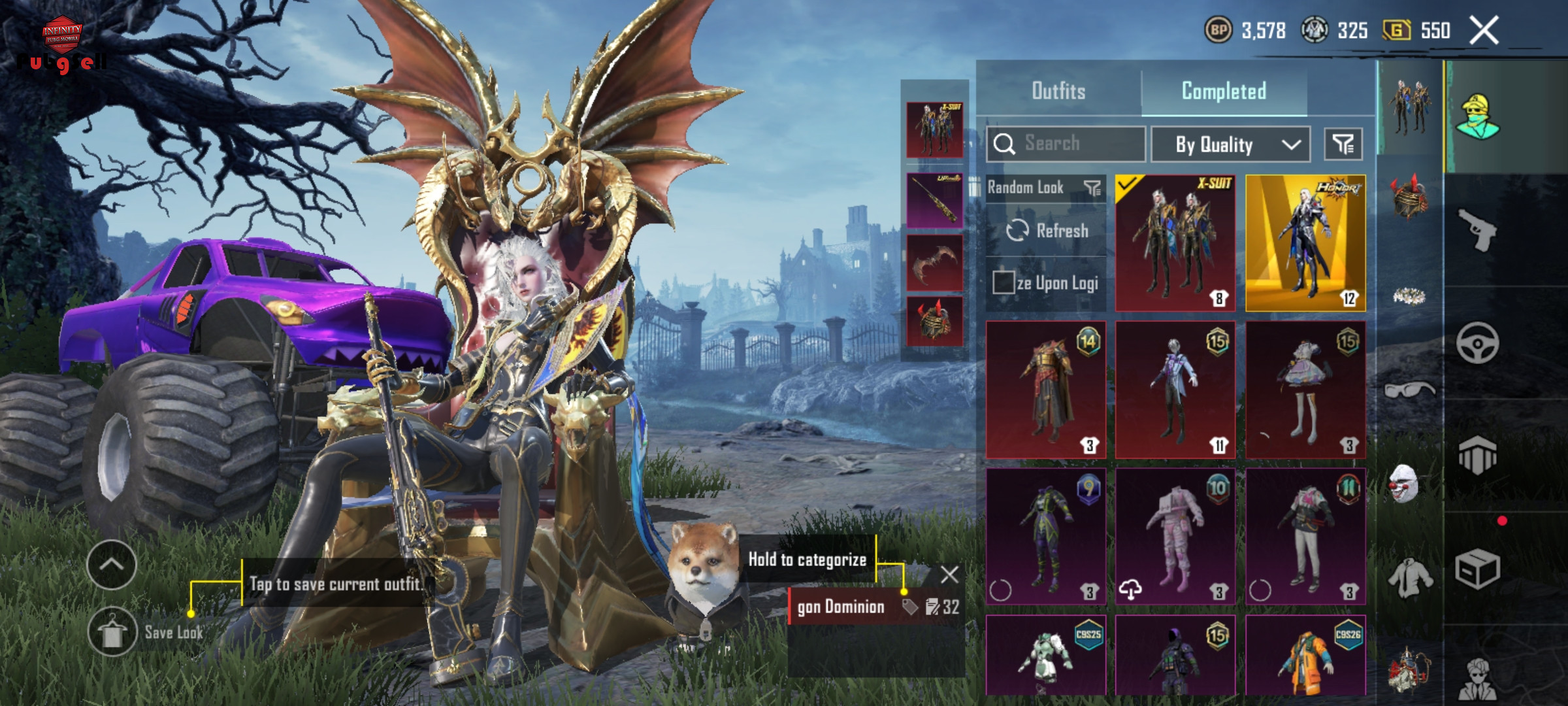Open the pistol weapon category

pos(1477,229)
